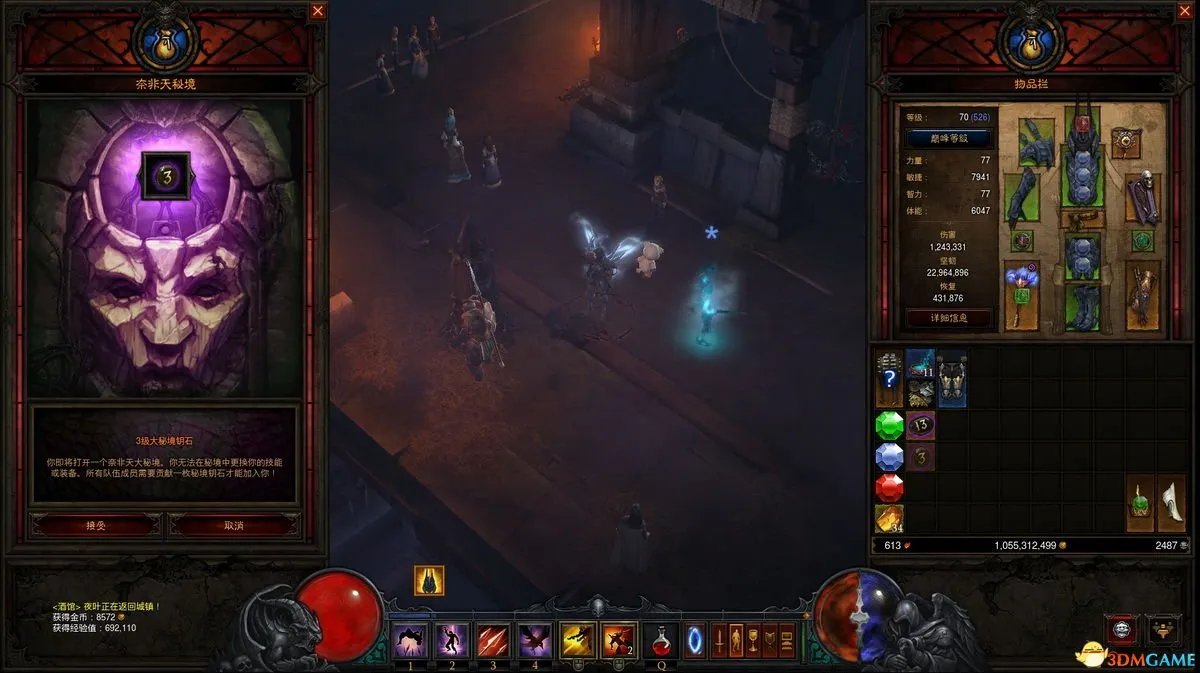
Task: Cancel the rift with 取消 button
Action: (234, 525)
